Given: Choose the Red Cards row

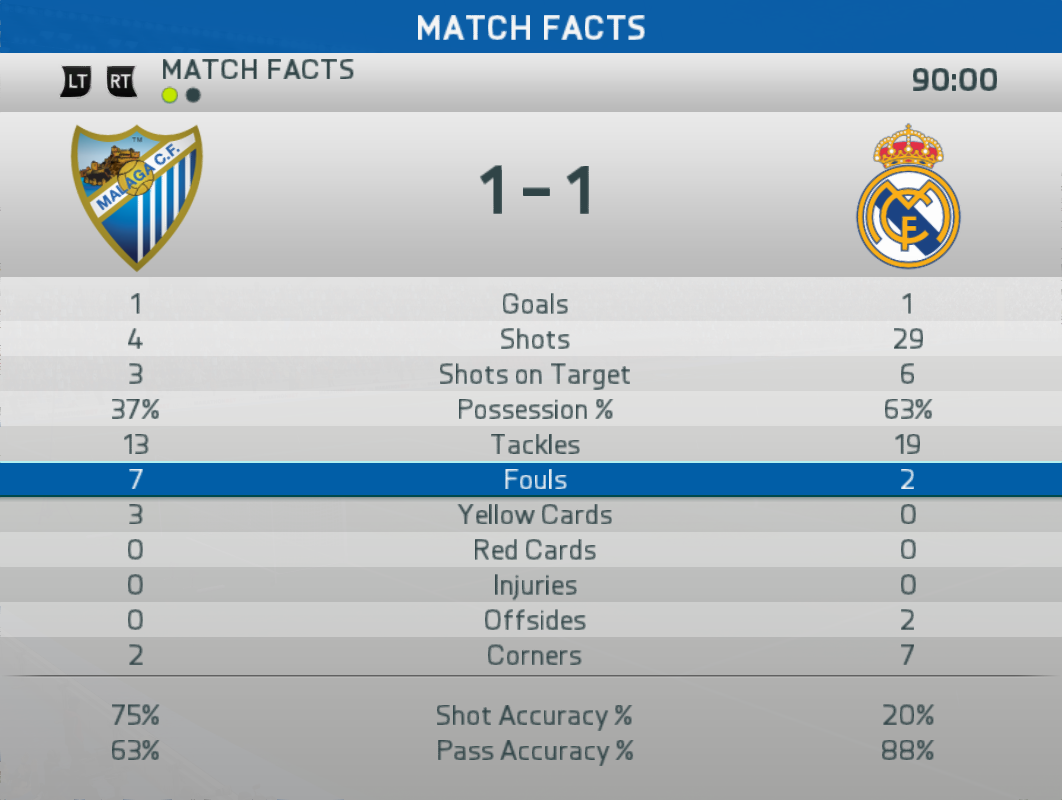Looking at the screenshot, I should 534,550.
